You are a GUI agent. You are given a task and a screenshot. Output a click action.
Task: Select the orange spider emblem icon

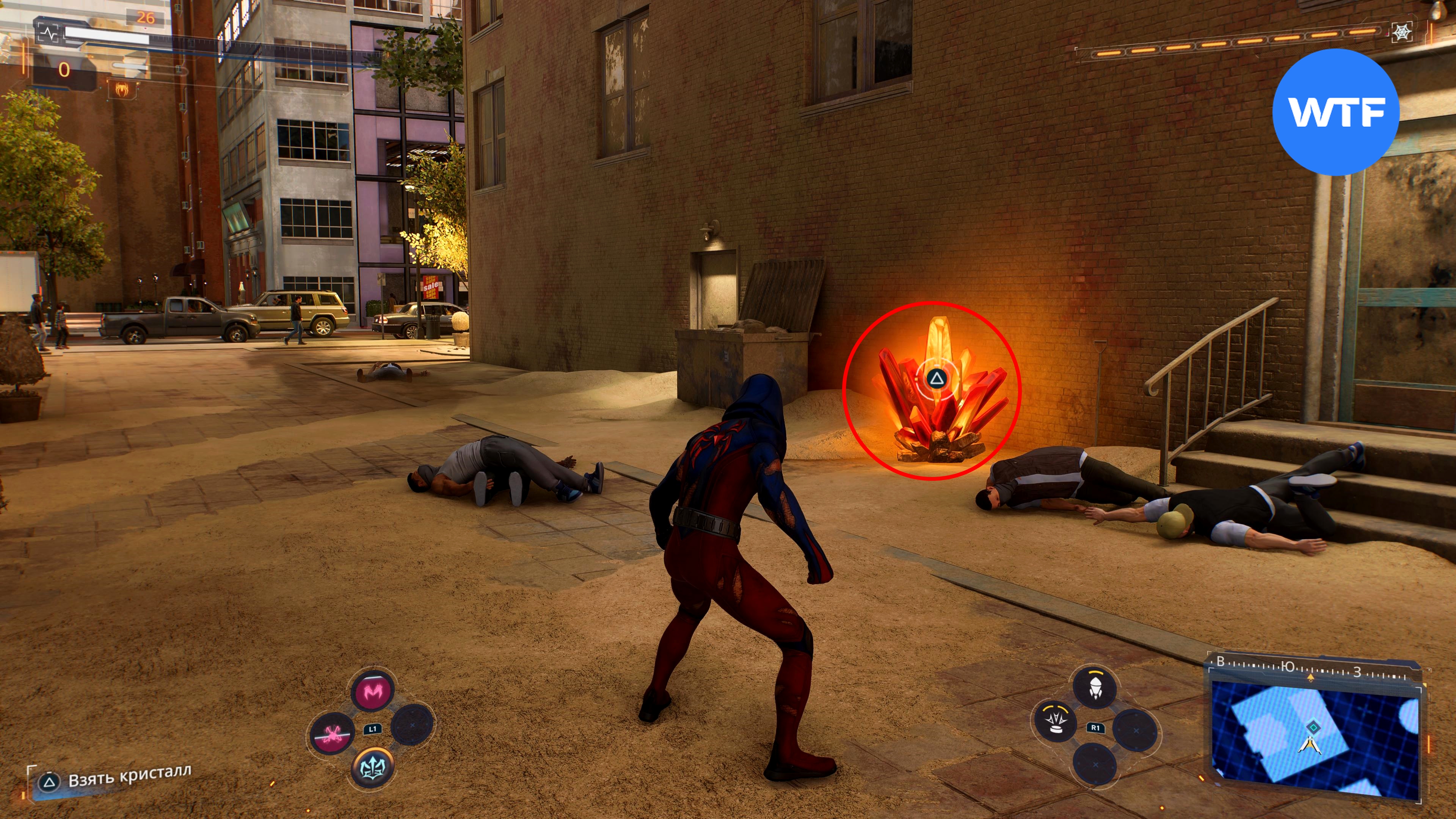click(122, 89)
